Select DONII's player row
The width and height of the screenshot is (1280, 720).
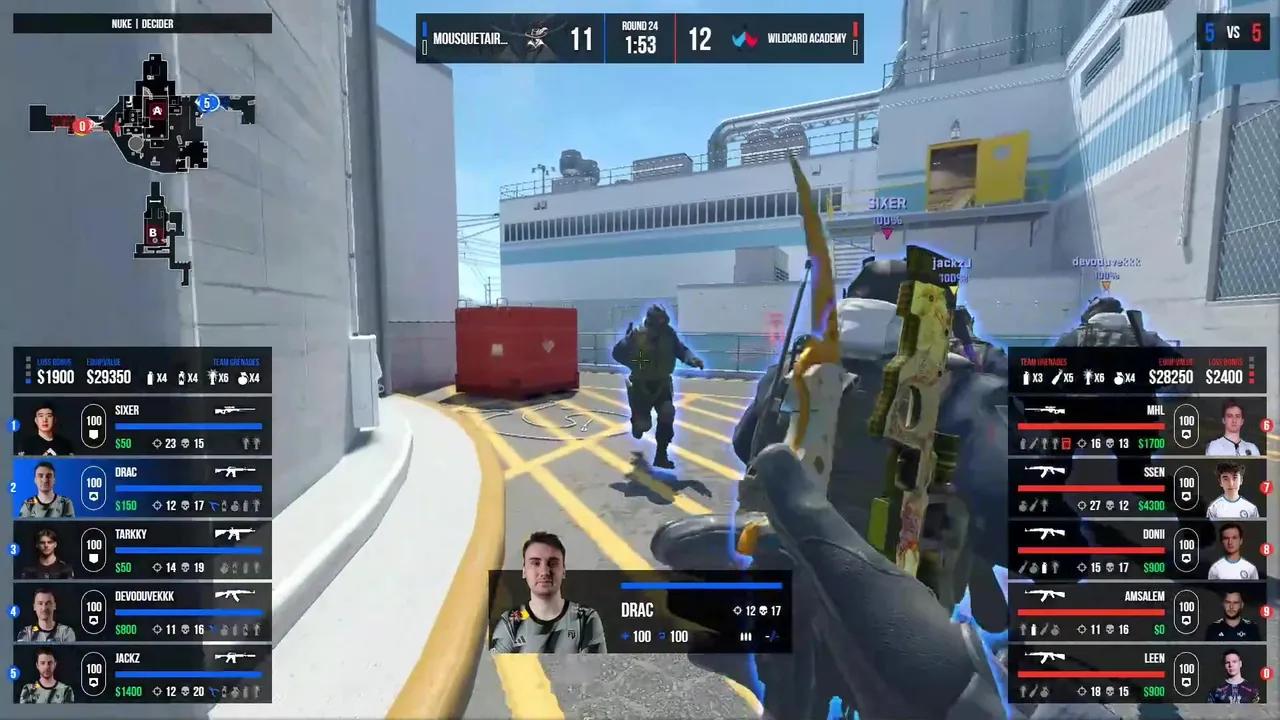tap(1136, 549)
